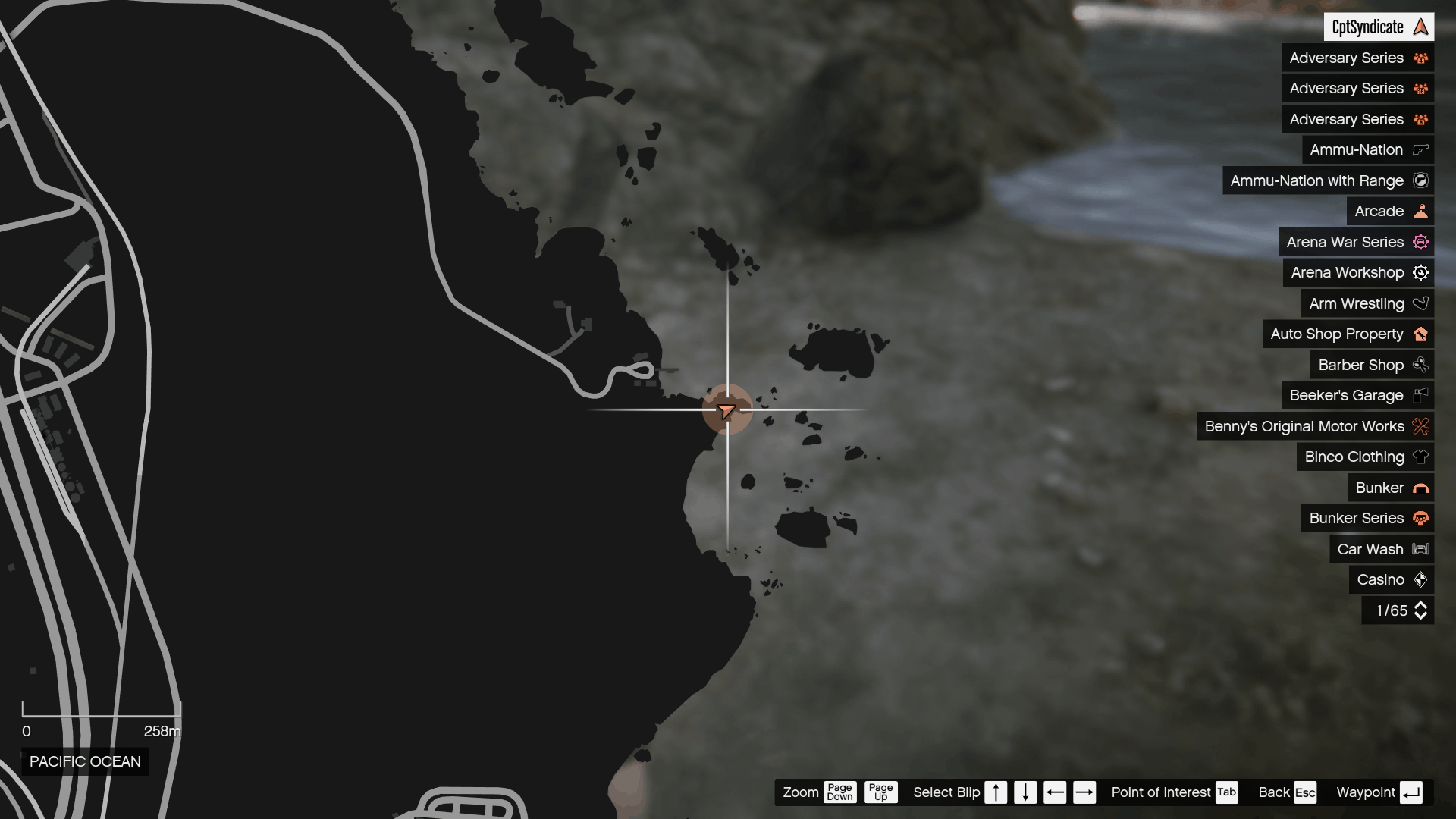The image size is (1456, 819).
Task: Select the Bunker icon
Action: (x=1421, y=488)
